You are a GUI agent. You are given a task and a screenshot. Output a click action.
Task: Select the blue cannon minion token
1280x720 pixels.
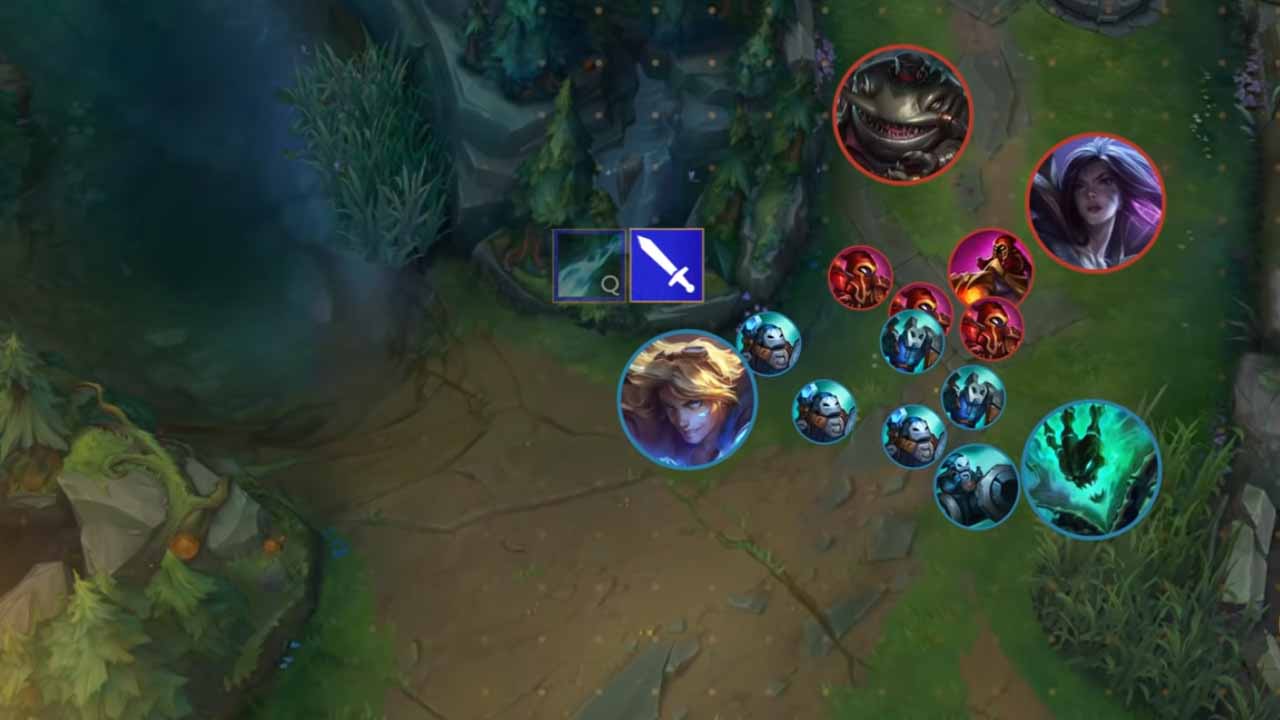pos(976,487)
